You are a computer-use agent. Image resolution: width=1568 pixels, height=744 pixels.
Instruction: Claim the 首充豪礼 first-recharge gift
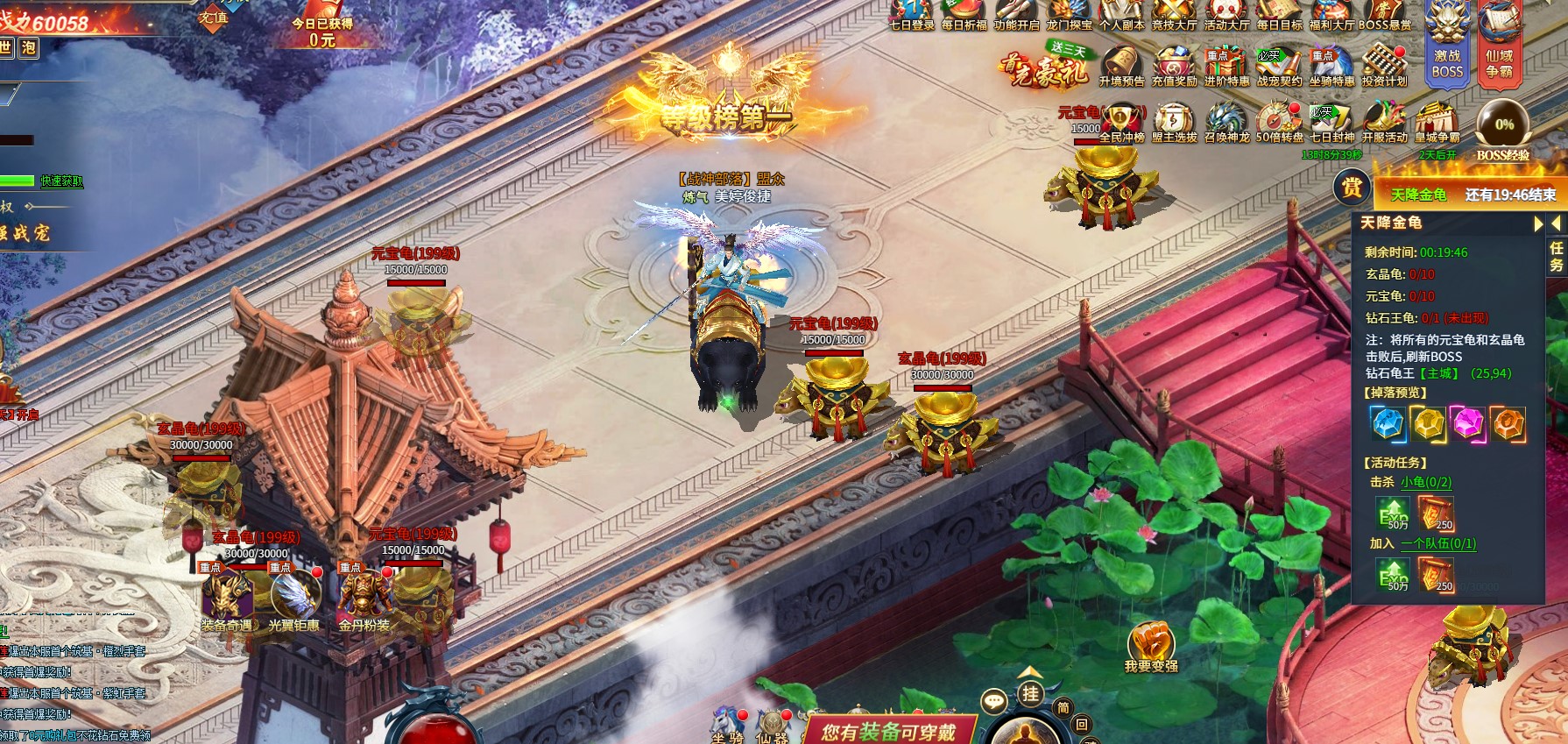coord(1045,68)
